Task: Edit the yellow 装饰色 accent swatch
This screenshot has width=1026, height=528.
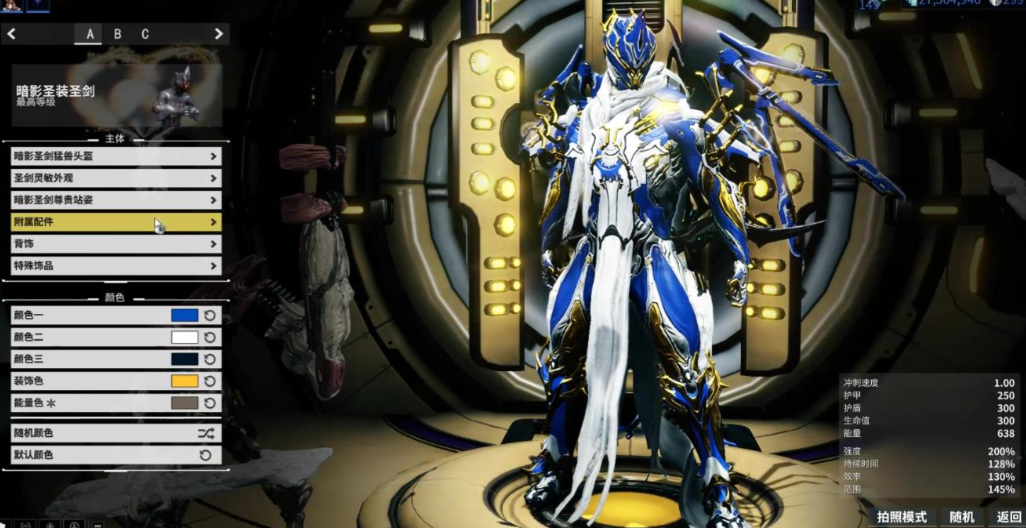Action: pos(185,381)
